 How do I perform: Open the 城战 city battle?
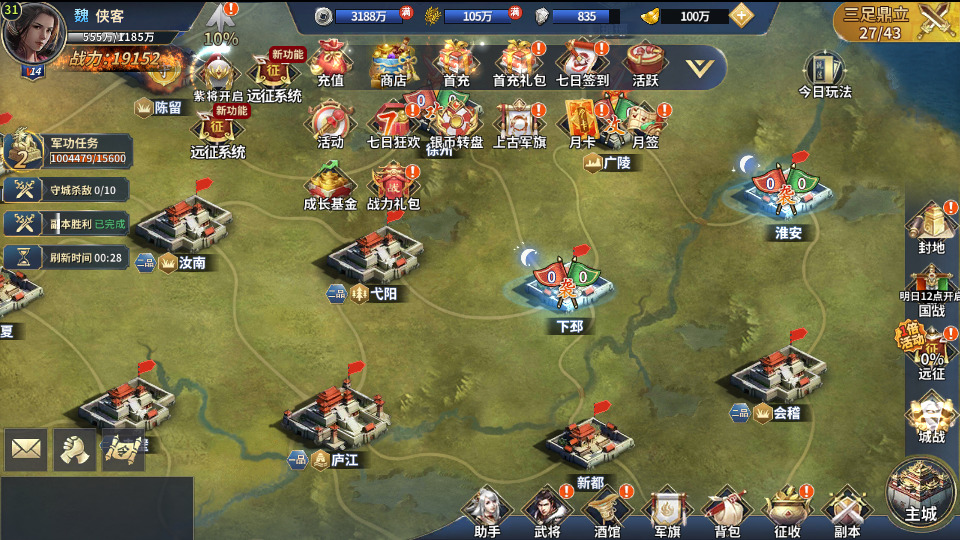pyautogui.click(x=931, y=418)
